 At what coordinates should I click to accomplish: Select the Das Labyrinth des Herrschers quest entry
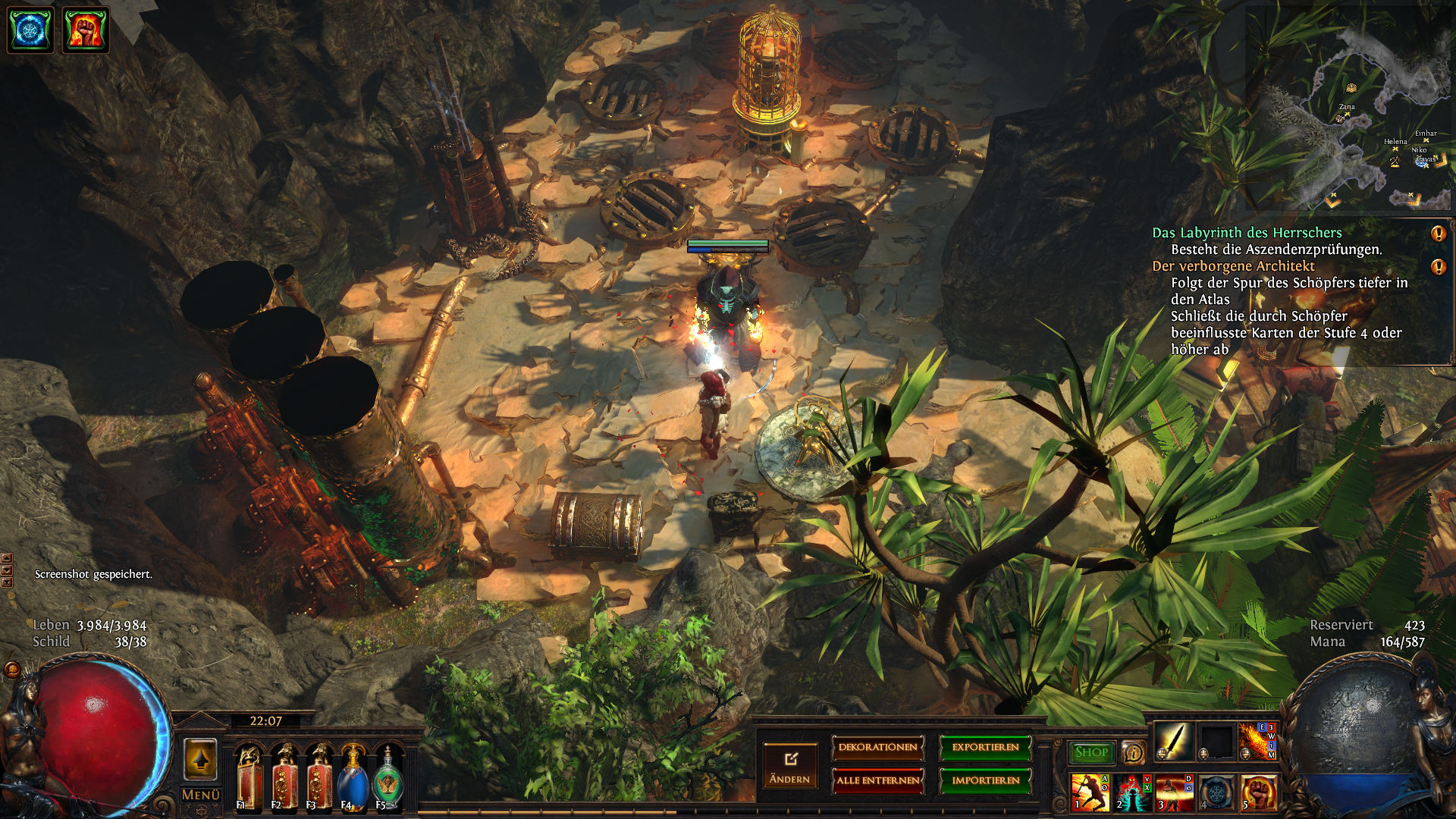[x=1247, y=233]
